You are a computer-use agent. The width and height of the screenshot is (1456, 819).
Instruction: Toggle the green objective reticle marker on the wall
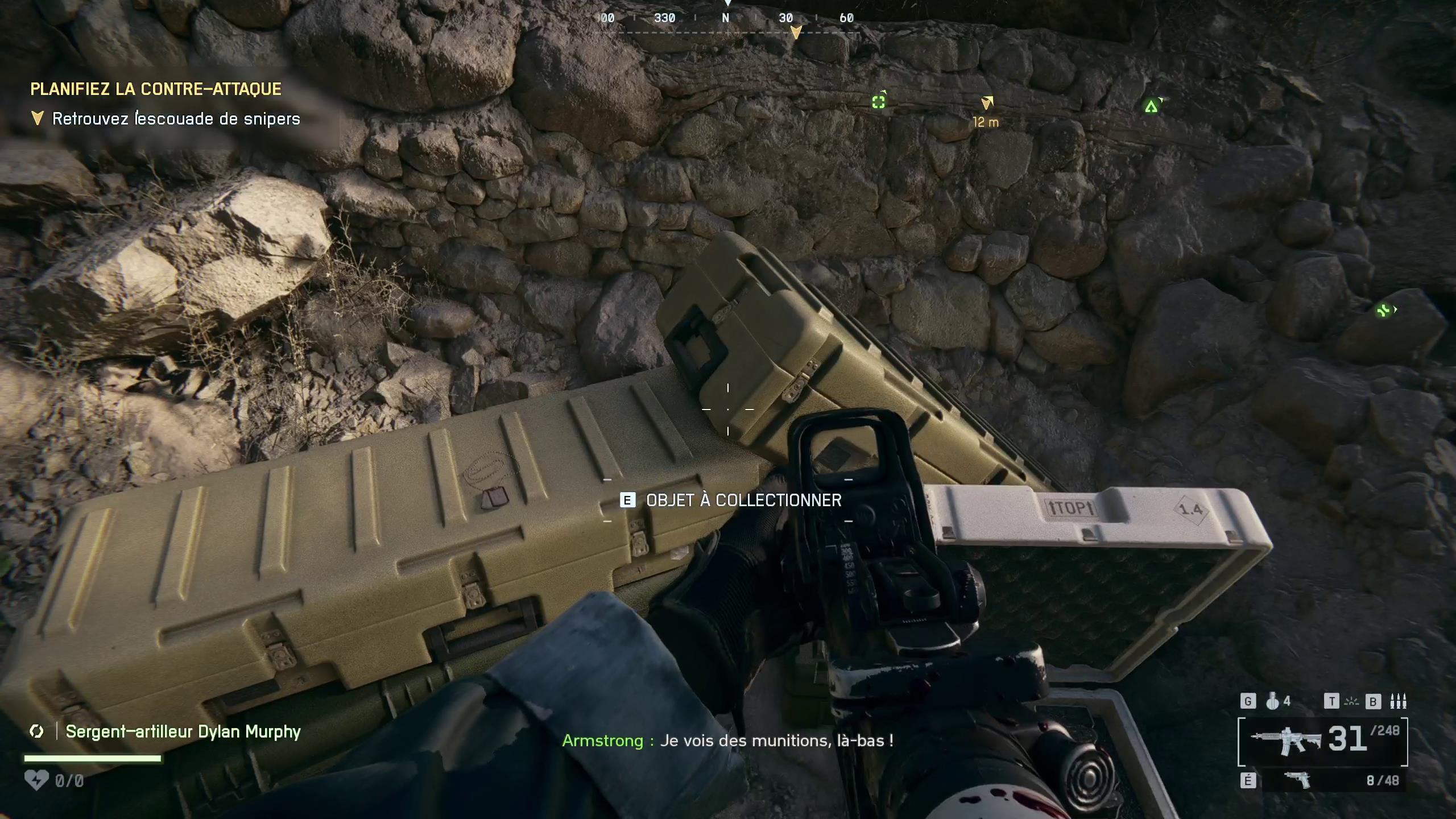click(879, 101)
